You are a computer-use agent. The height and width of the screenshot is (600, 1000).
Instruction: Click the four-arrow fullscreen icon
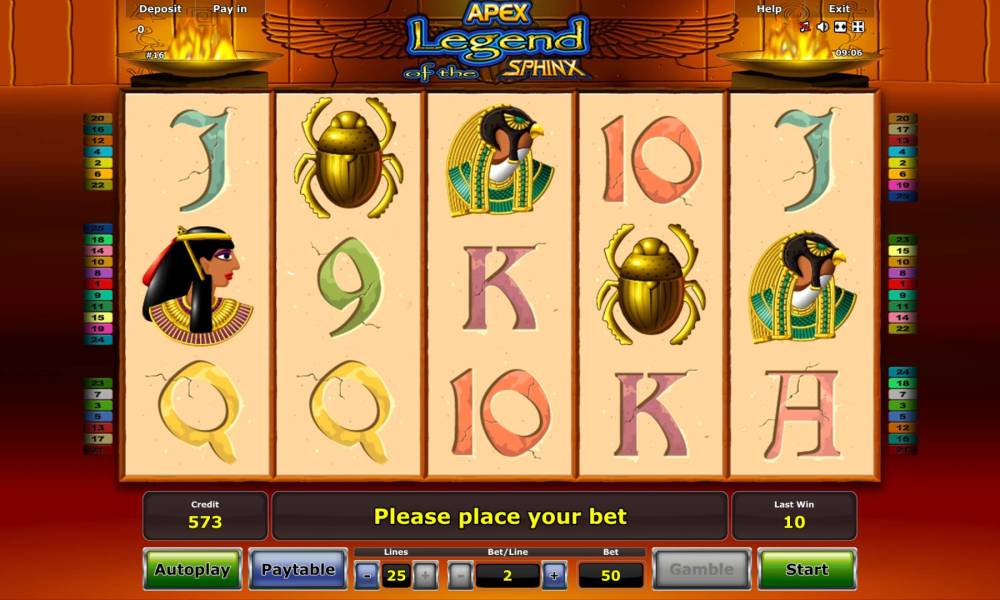click(x=857, y=27)
